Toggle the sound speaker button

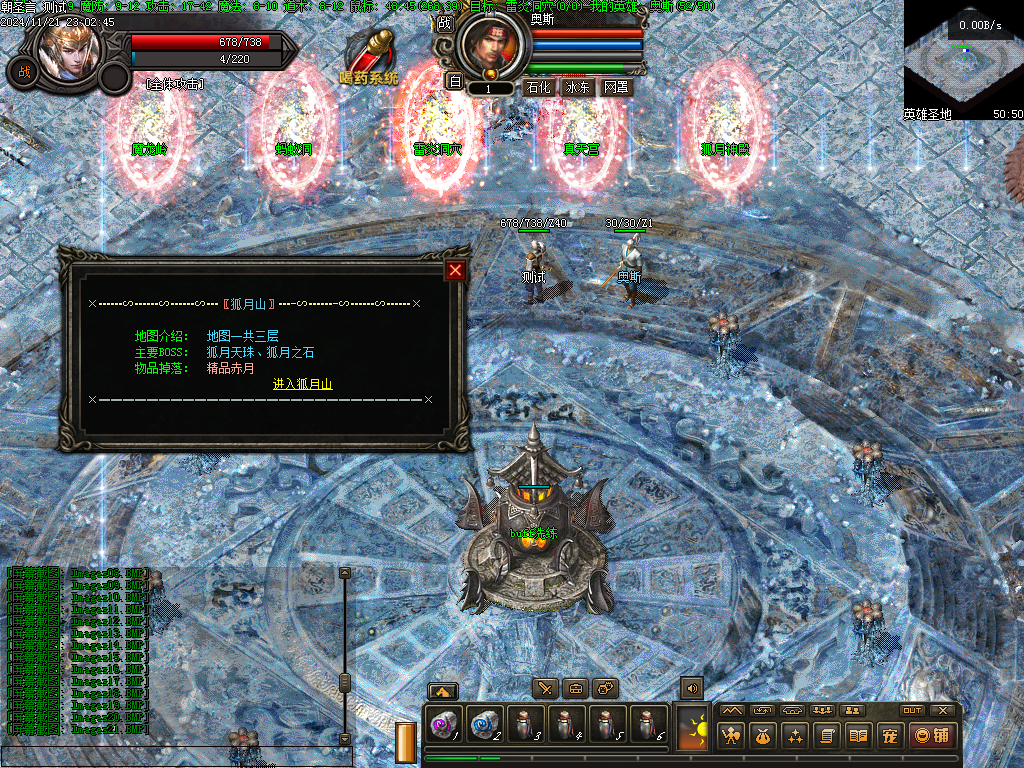point(691,687)
